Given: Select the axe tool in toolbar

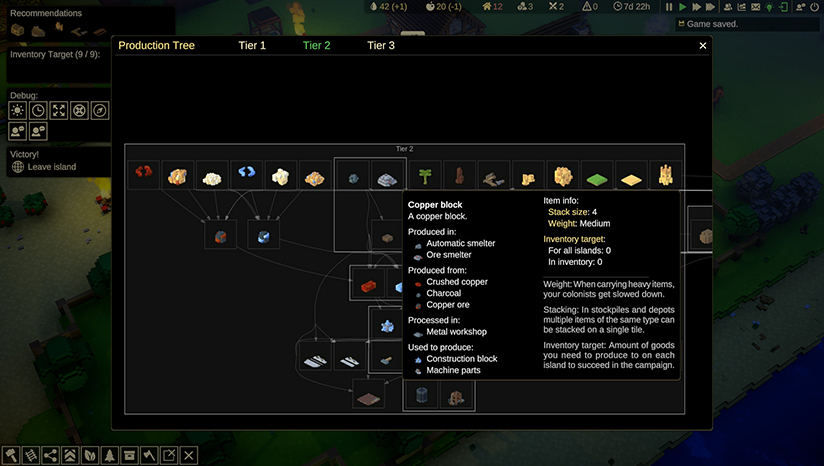Looking at the screenshot, I should [149, 455].
